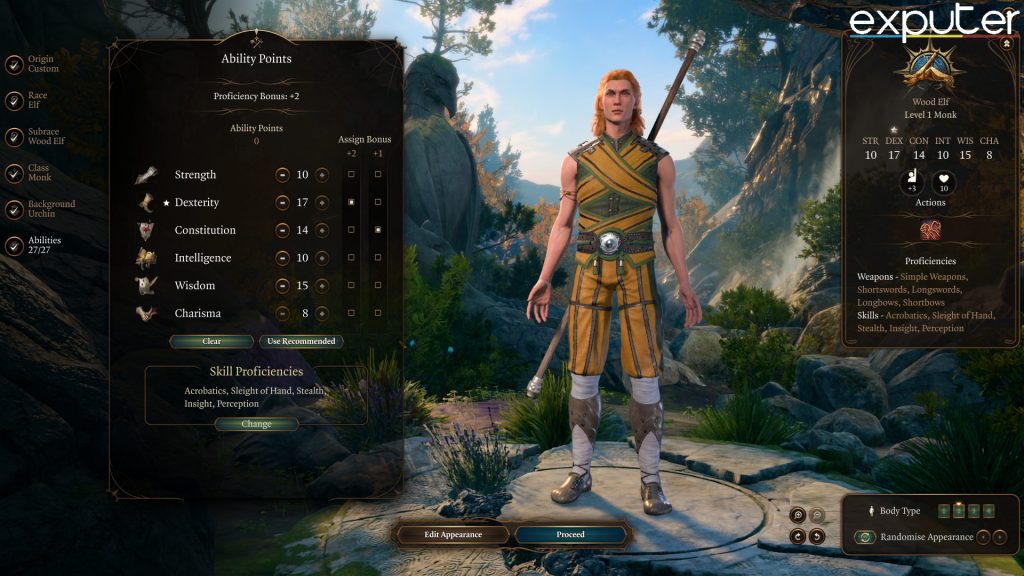Lower Wisdom with its minus button

(x=283, y=286)
